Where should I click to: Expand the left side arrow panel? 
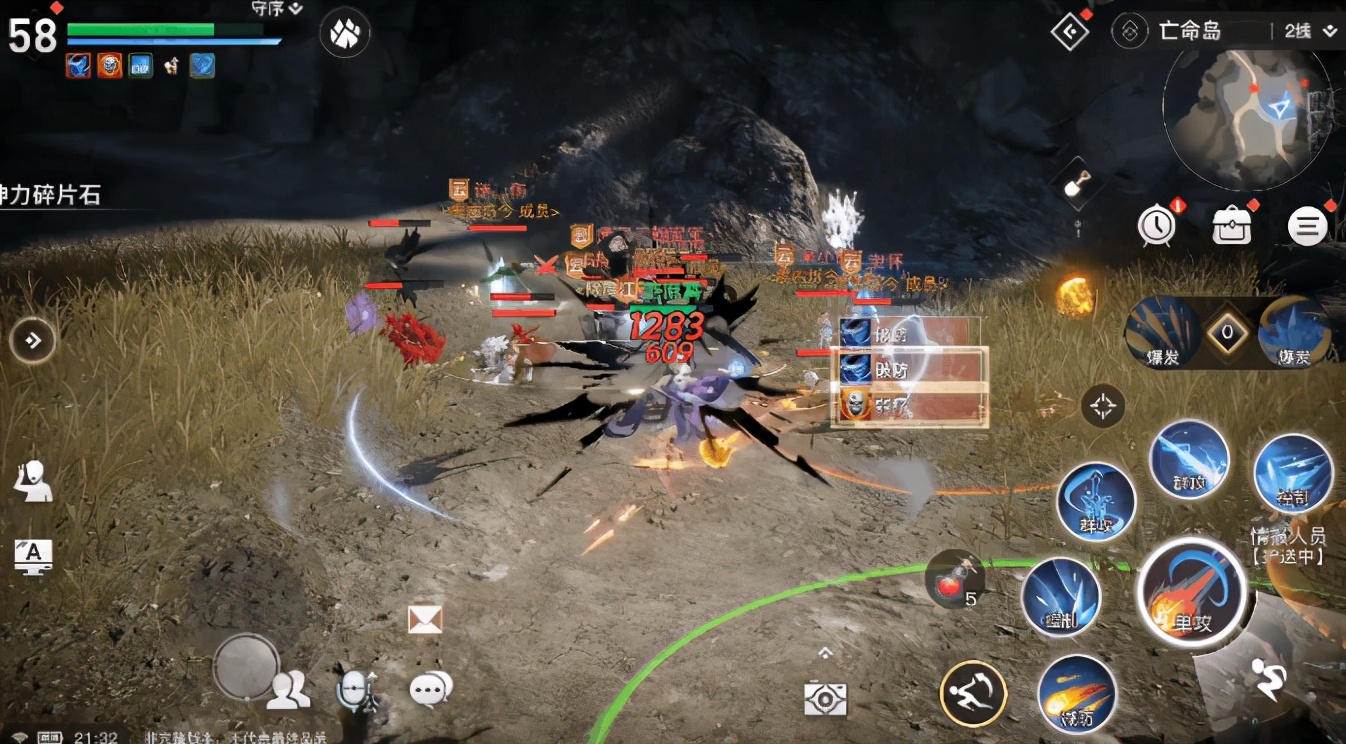(x=32, y=341)
